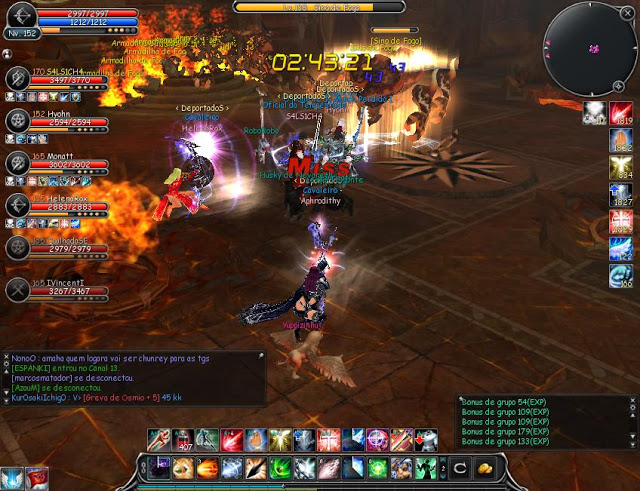Click your own character portrait emblem
Image resolution: width=640 pixels, height=491 pixels.
pos(21,18)
